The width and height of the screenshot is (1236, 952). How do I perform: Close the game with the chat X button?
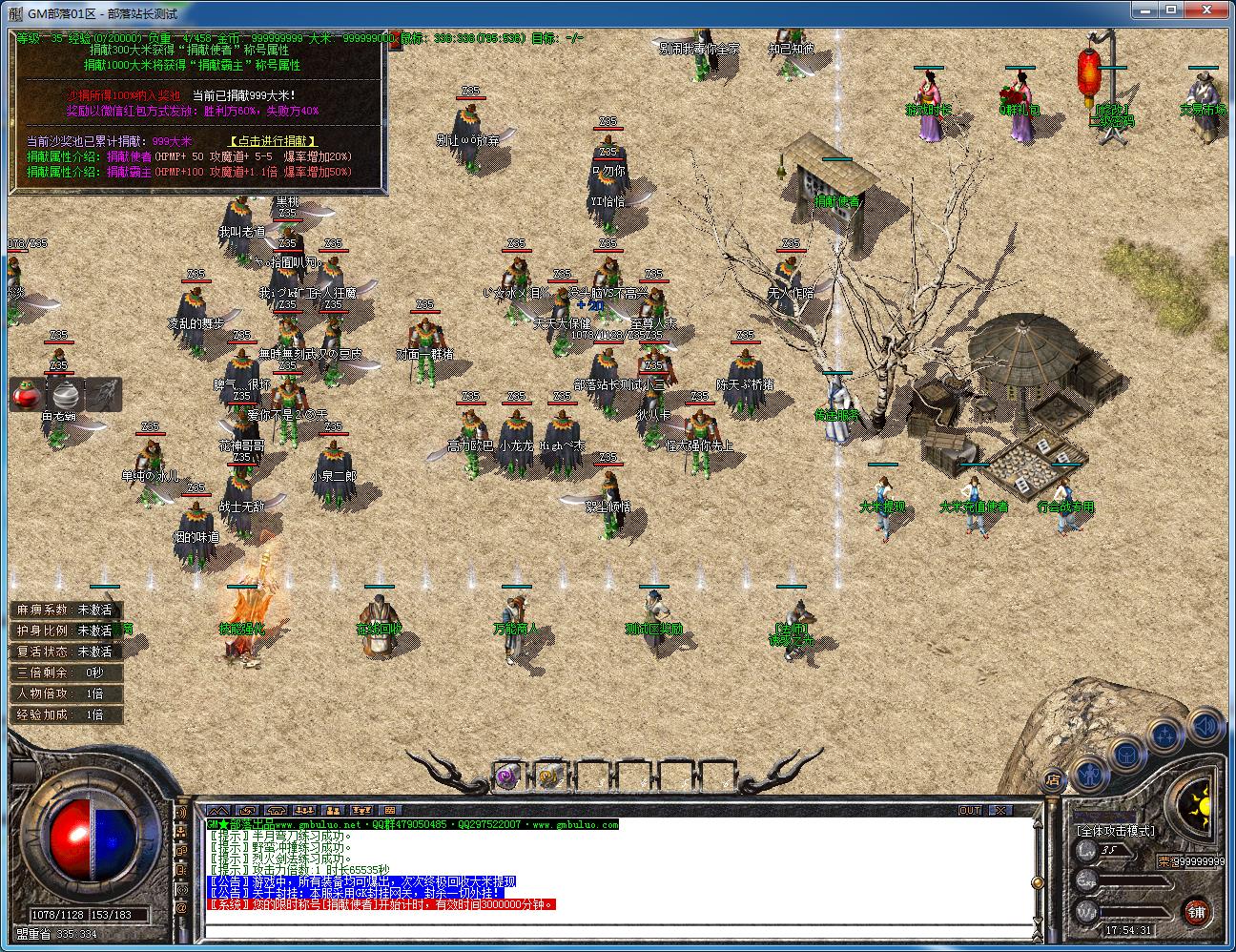tap(999, 811)
